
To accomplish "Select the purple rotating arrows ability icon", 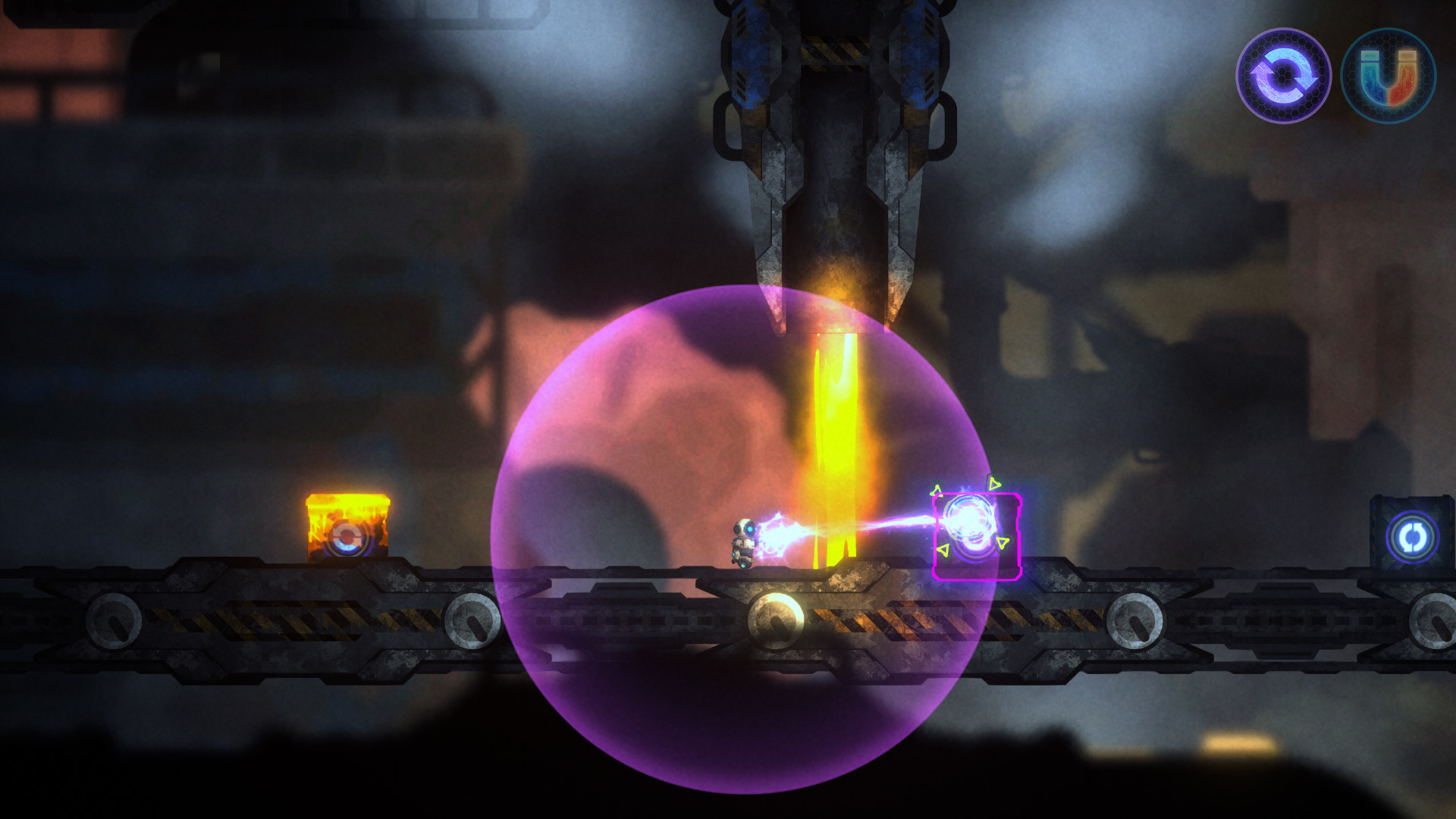I will coord(1283,76).
